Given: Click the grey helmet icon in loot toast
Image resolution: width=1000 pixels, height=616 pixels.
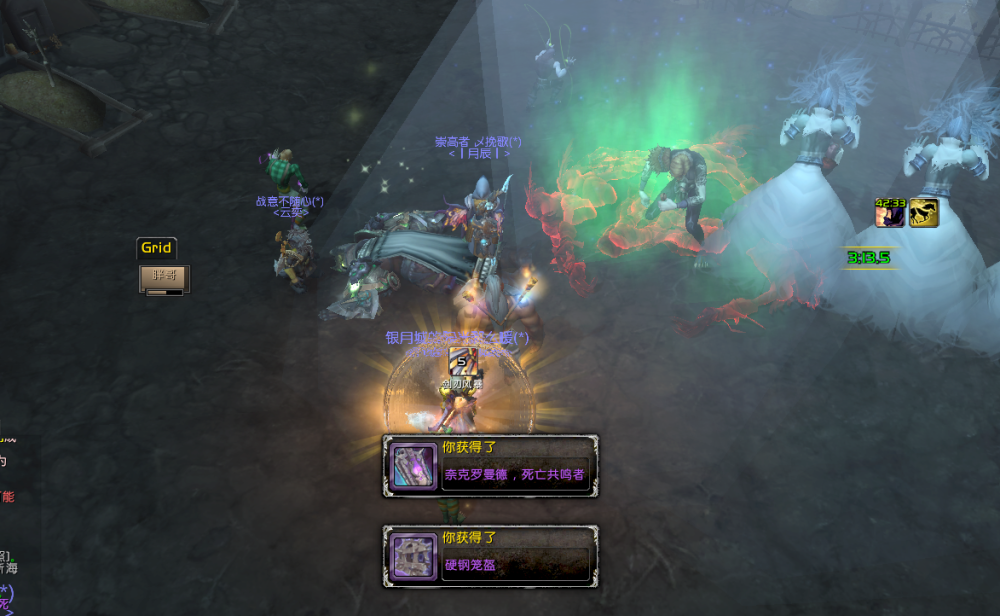Looking at the screenshot, I should point(413,556).
